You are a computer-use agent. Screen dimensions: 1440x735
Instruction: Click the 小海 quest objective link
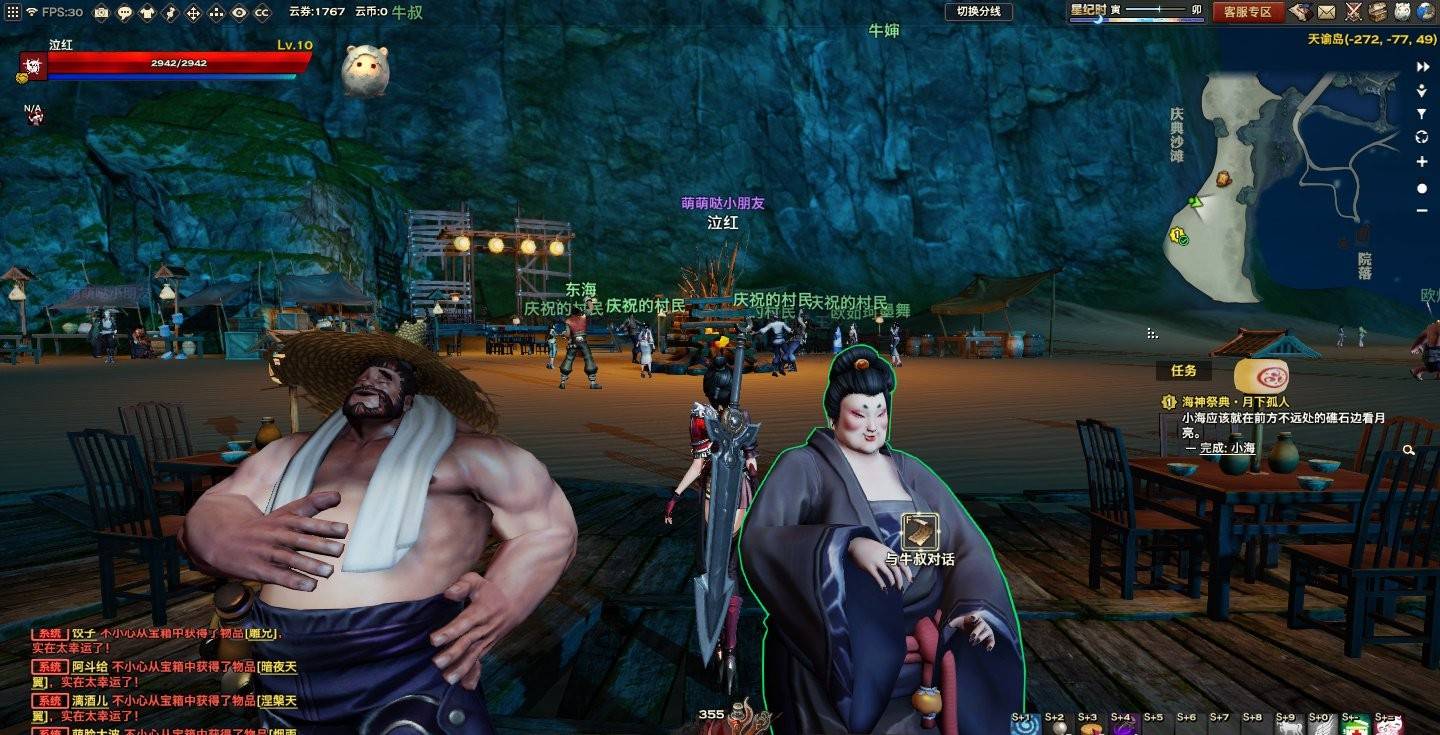pos(1242,449)
